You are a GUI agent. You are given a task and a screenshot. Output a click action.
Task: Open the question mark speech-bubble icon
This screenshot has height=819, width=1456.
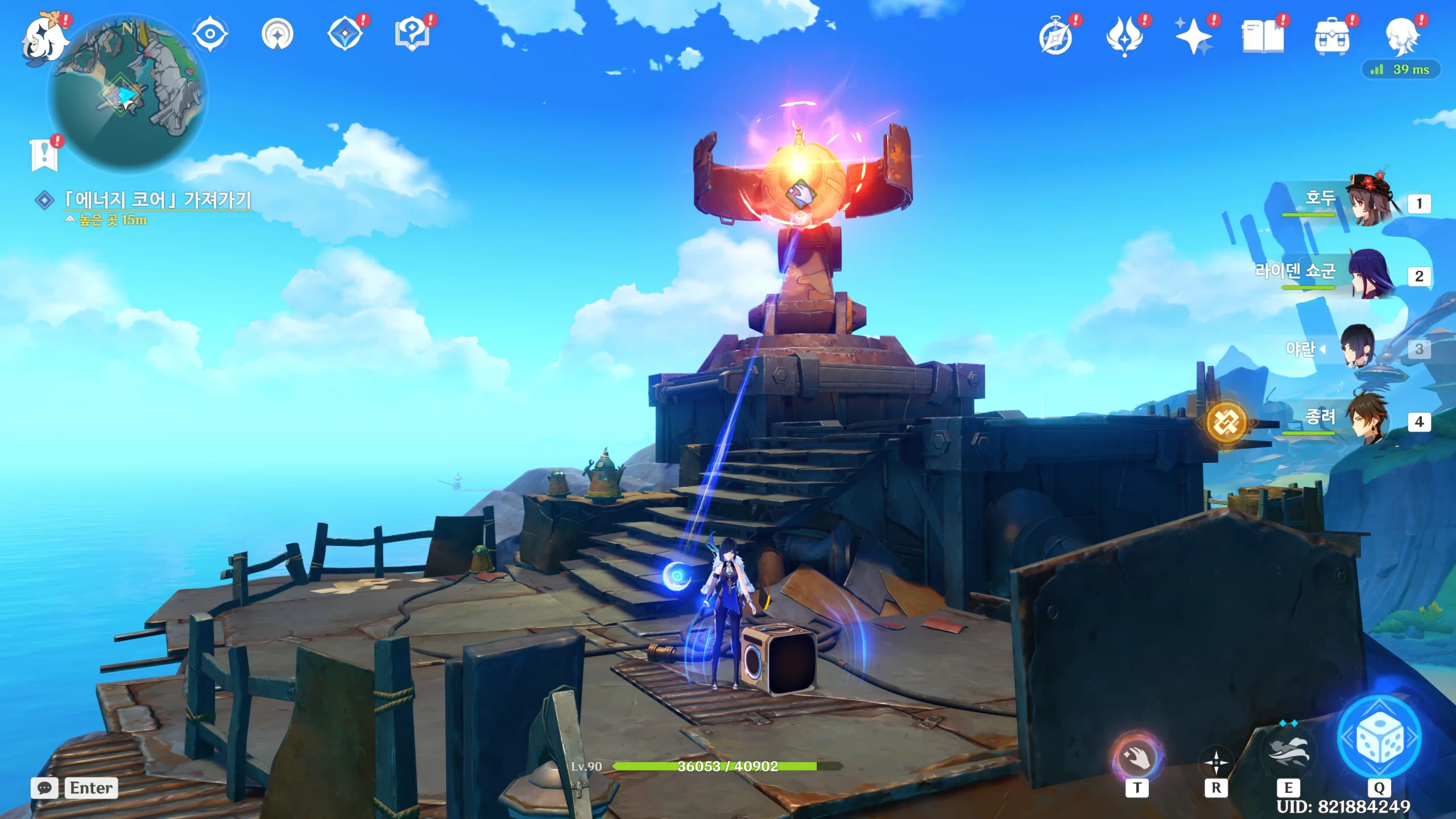tap(412, 34)
